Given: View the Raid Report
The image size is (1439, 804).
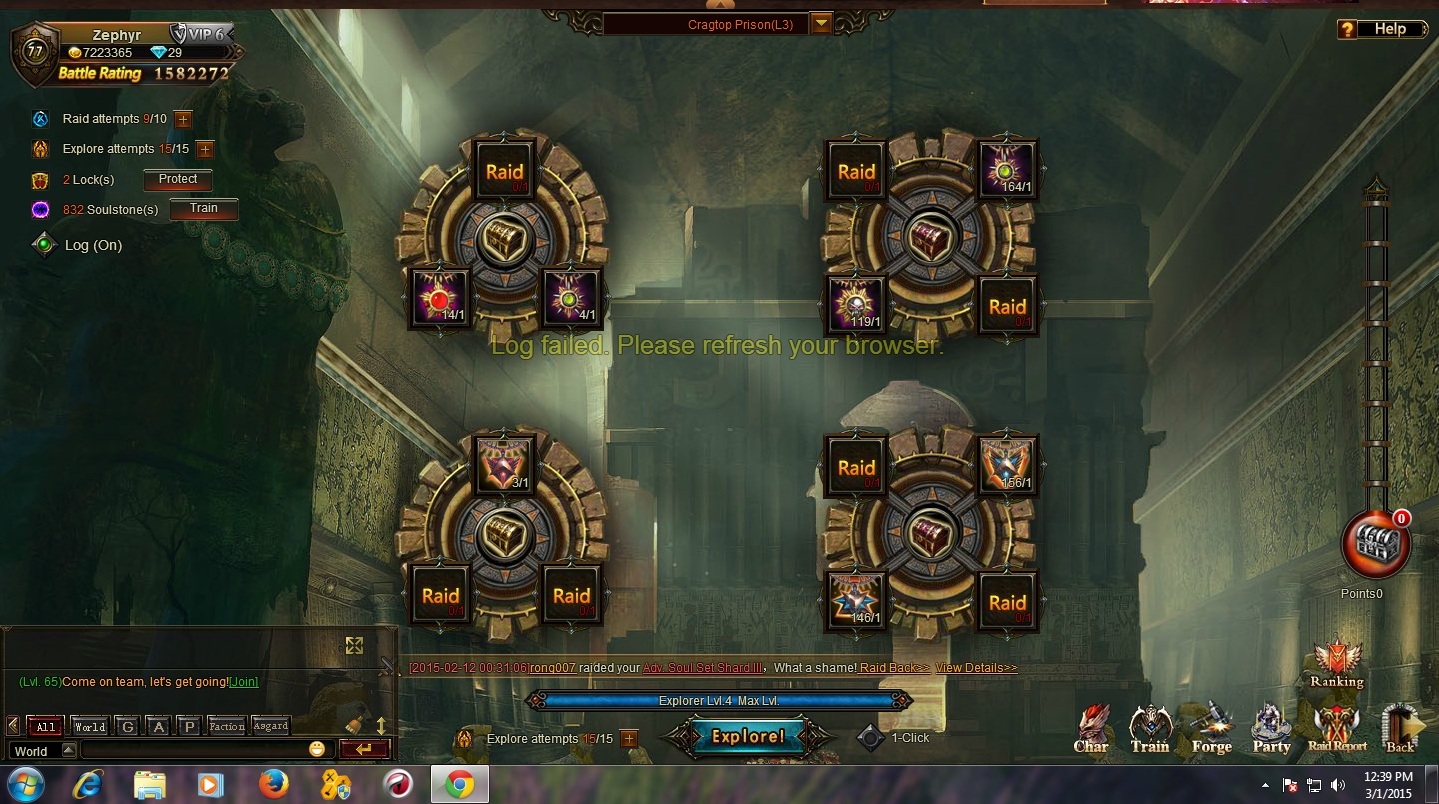Looking at the screenshot, I should [1337, 729].
